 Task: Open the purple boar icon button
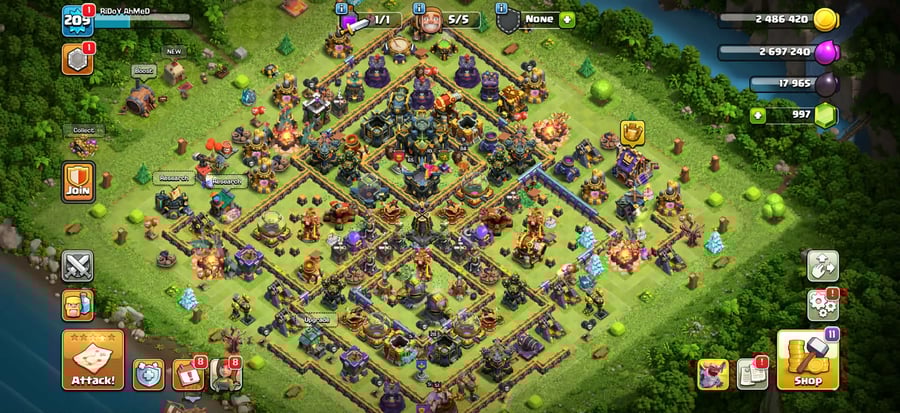pos(713,373)
